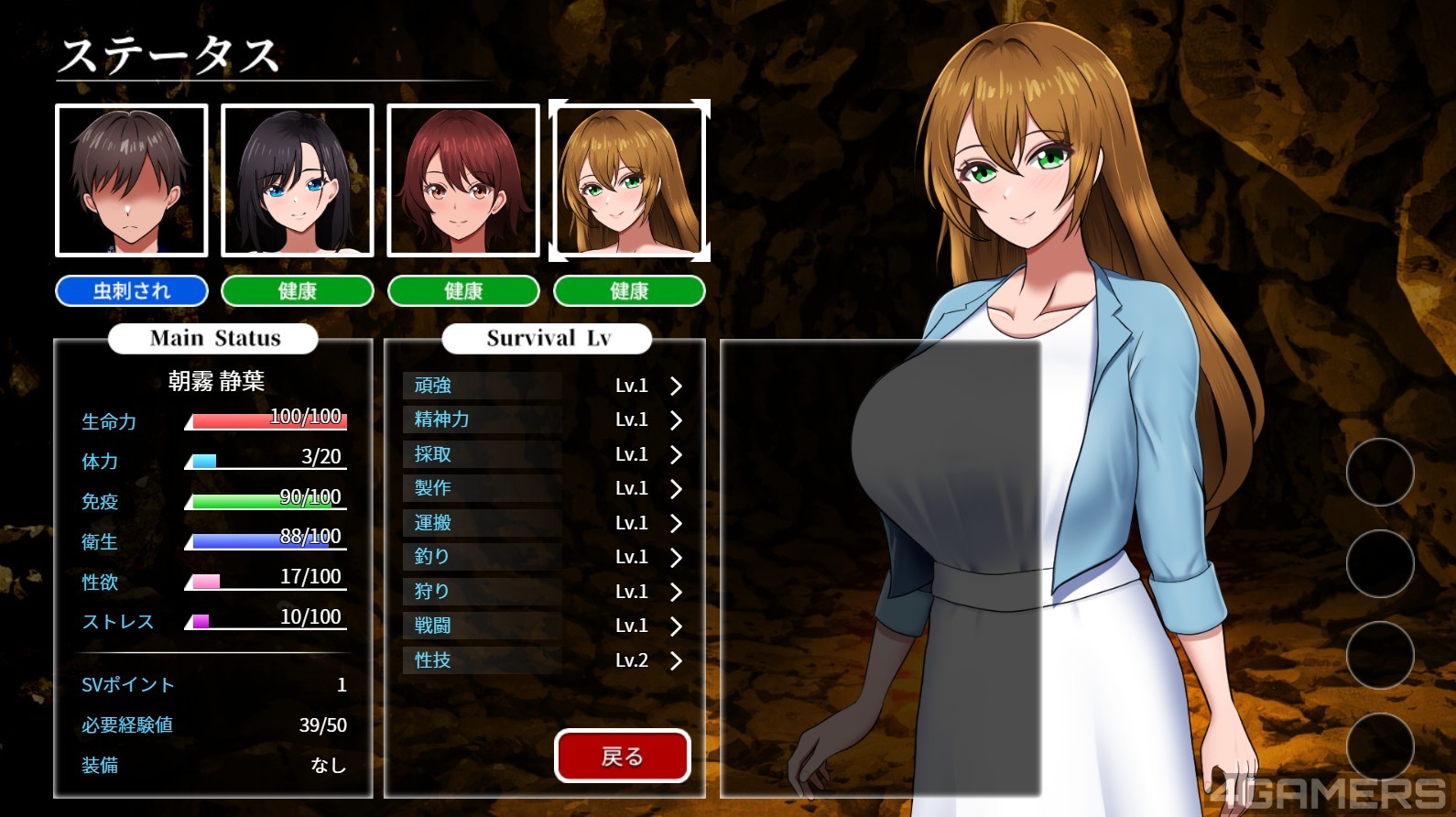Image resolution: width=1456 pixels, height=817 pixels.
Task: Select the red-haired girl portrait
Action: point(463,180)
